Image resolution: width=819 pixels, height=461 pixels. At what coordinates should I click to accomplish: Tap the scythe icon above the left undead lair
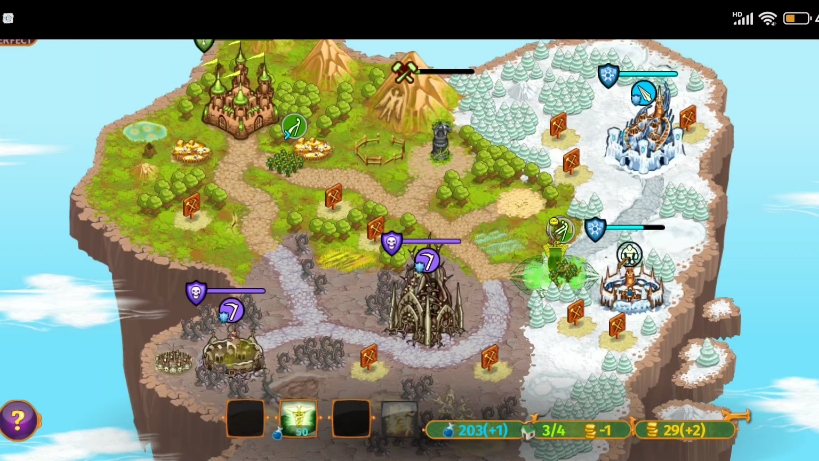[x=232, y=310]
